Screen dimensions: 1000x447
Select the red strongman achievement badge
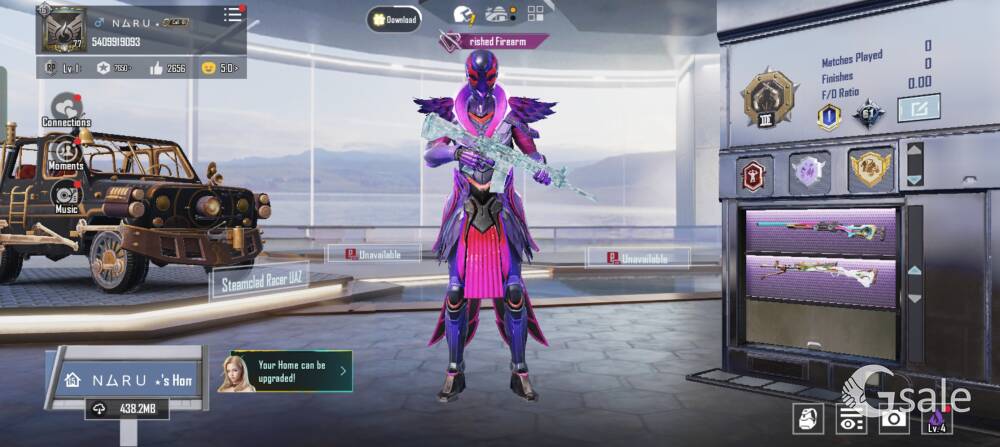pos(755,174)
